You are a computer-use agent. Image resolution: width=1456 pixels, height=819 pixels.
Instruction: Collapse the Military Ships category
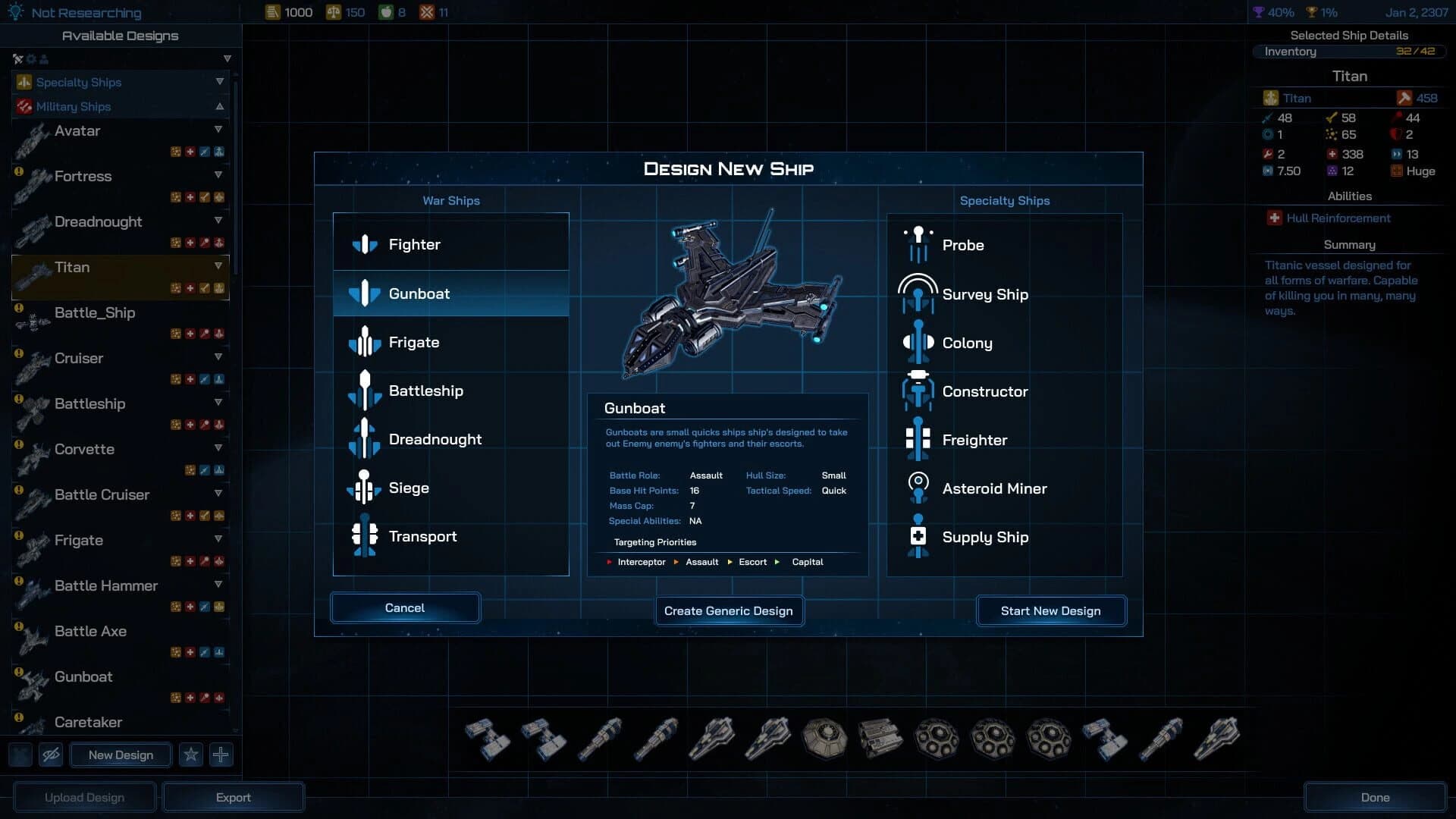tap(220, 106)
